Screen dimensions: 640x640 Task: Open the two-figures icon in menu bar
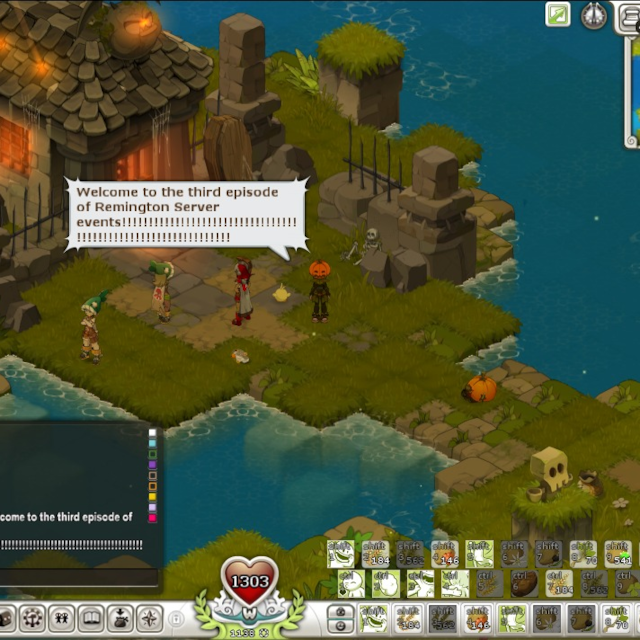[x=62, y=618]
